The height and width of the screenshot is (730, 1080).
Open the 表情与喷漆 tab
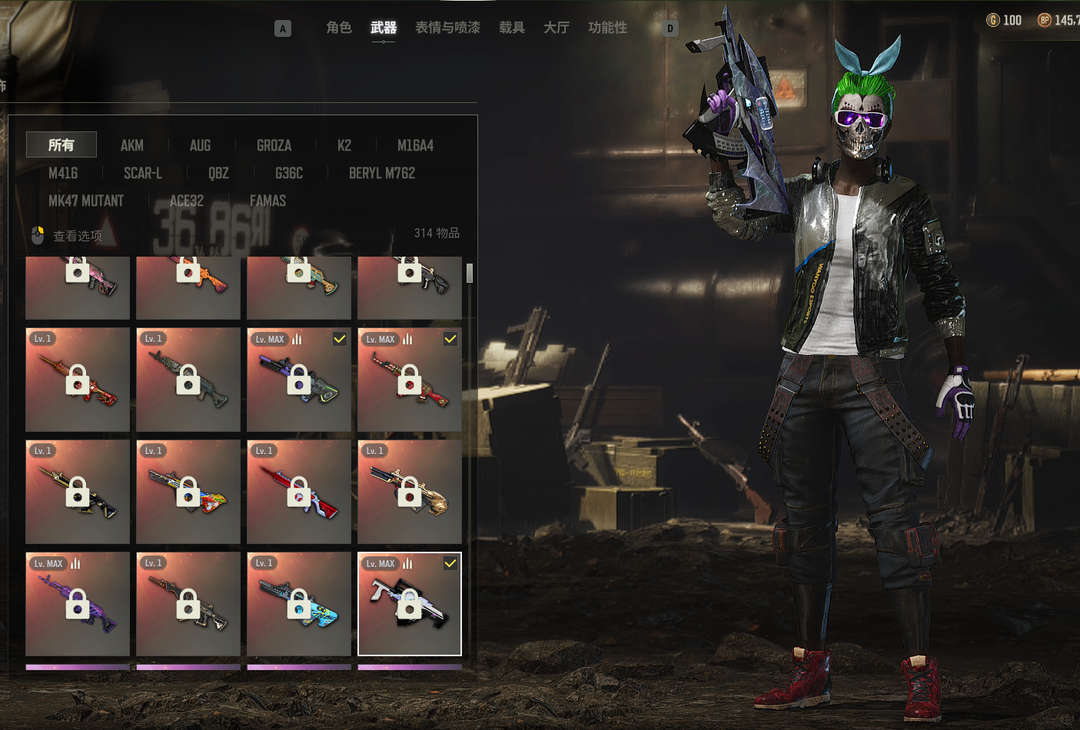click(x=447, y=28)
